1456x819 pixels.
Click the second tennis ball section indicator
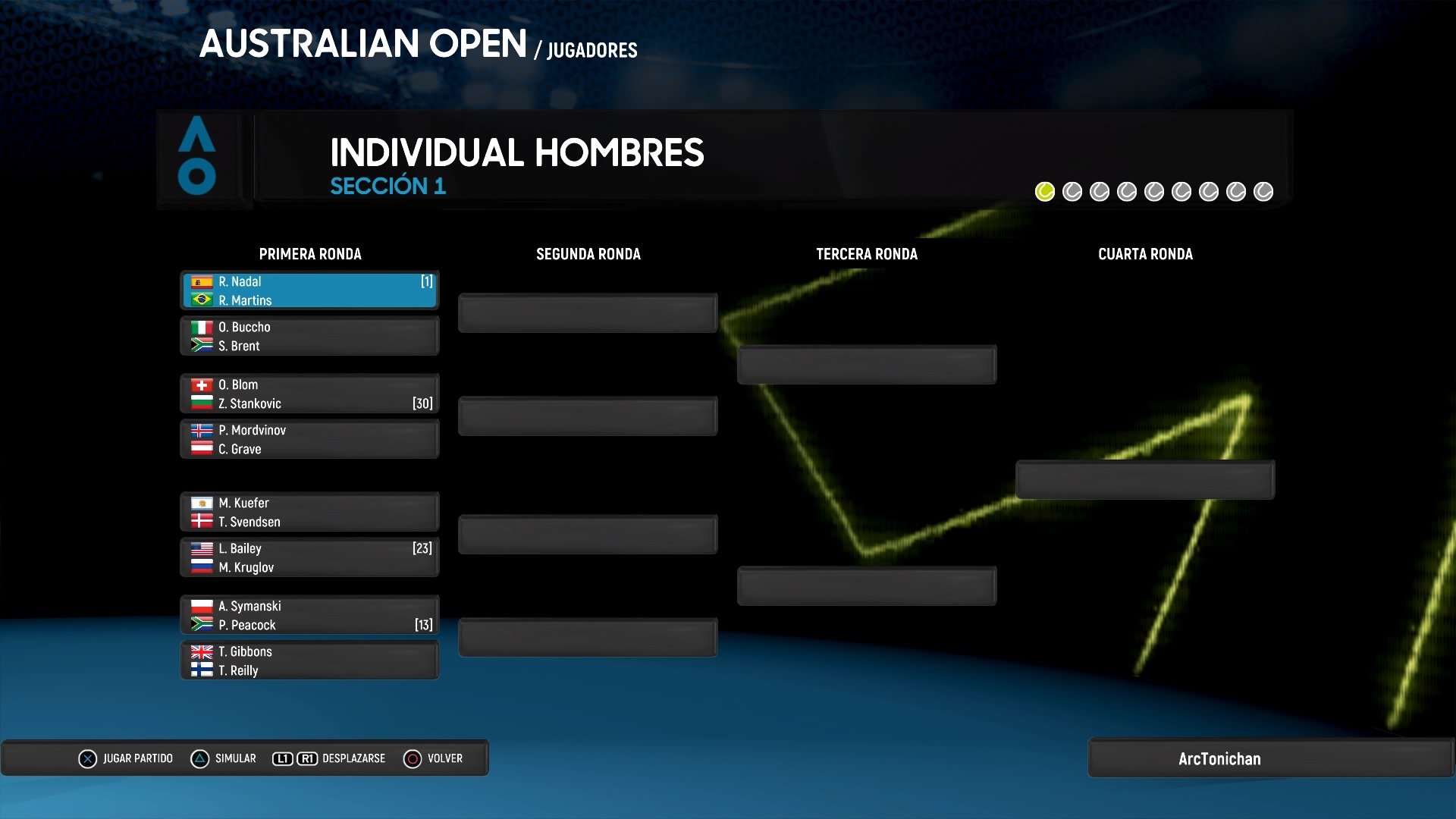(x=1072, y=191)
